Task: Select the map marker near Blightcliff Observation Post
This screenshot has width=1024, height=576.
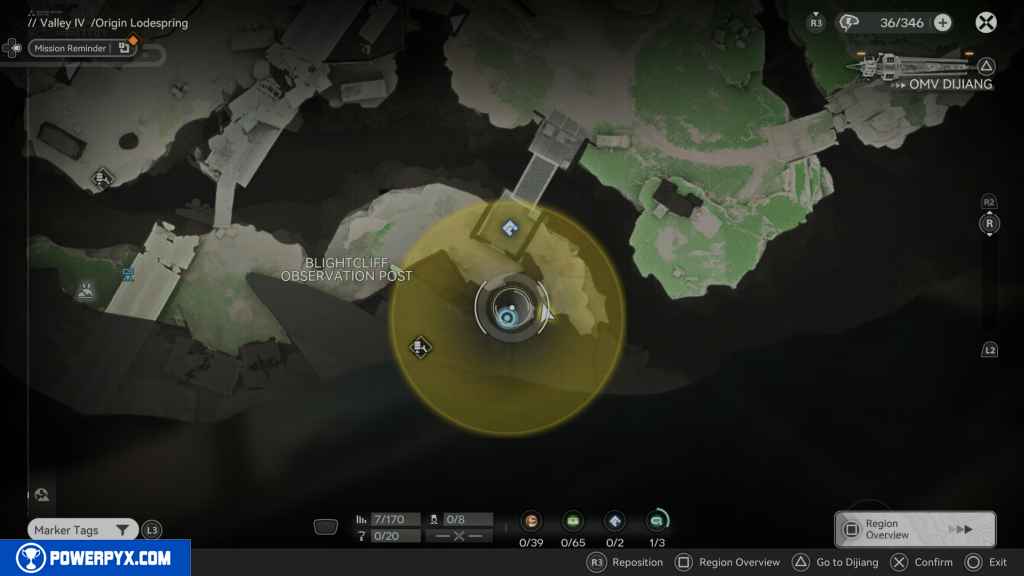Action: [421, 347]
